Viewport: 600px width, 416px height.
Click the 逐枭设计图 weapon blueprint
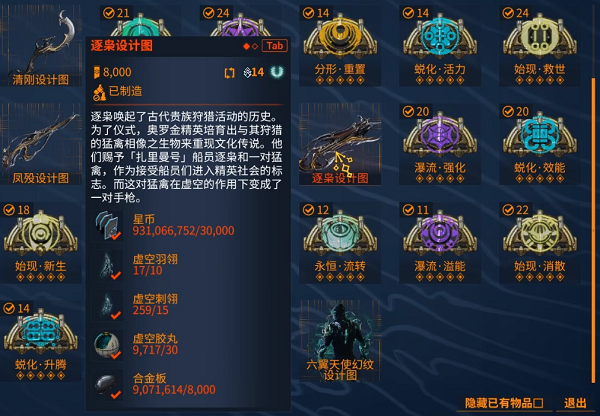coord(340,143)
